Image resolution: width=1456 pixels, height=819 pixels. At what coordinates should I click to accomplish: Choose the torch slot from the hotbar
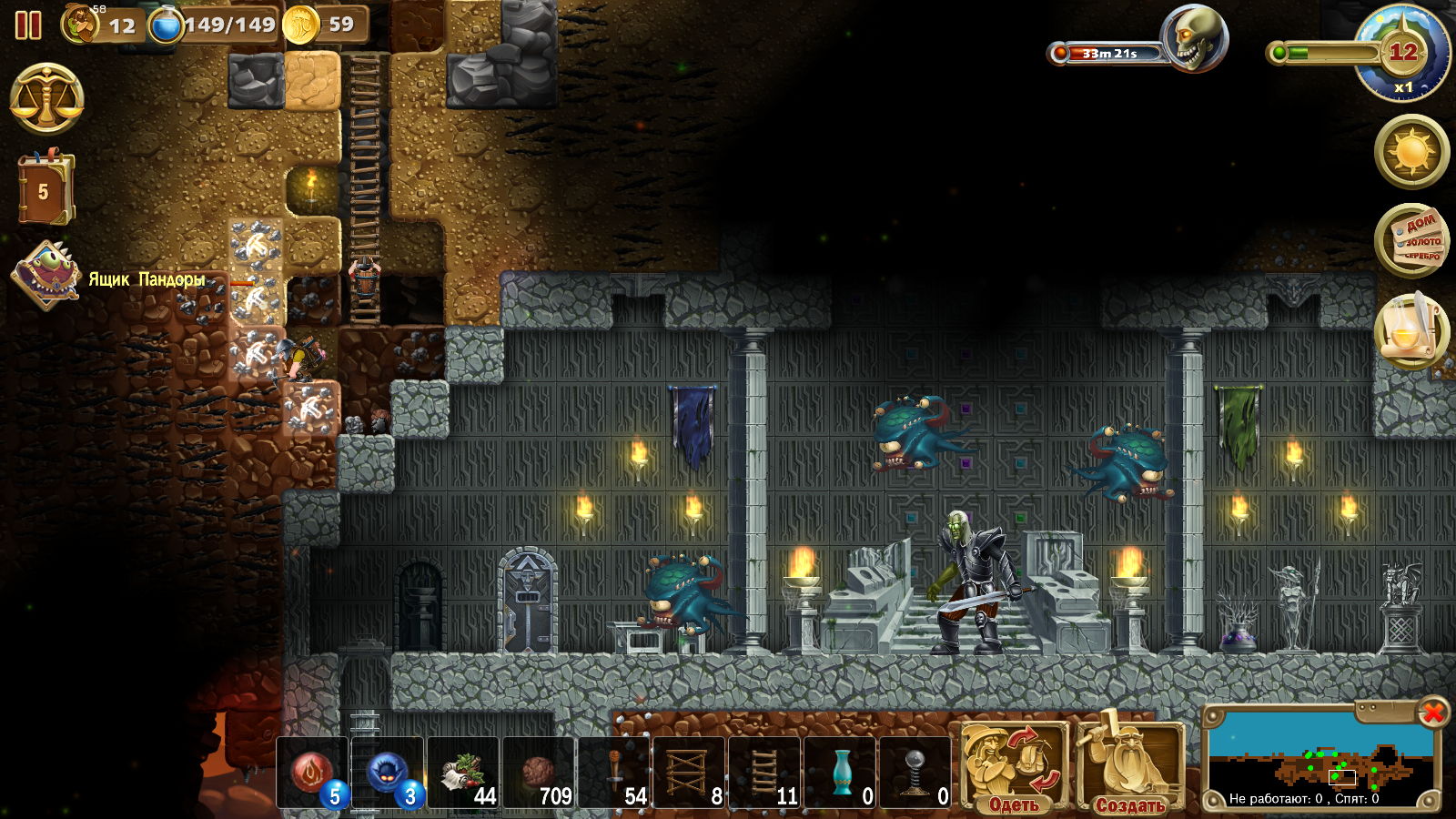tap(615, 773)
